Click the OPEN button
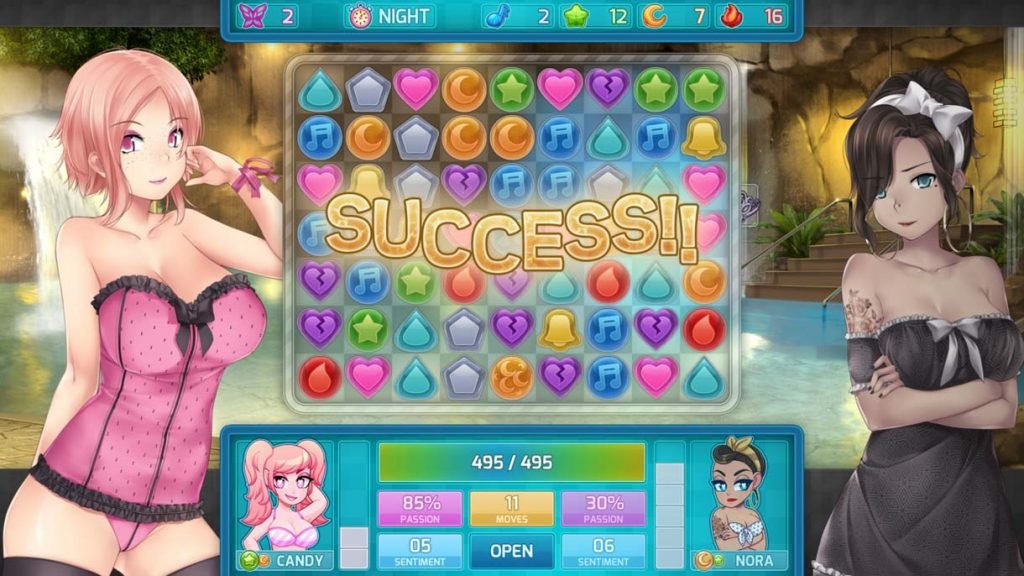This screenshot has width=1024, height=576. pyautogui.click(x=511, y=551)
